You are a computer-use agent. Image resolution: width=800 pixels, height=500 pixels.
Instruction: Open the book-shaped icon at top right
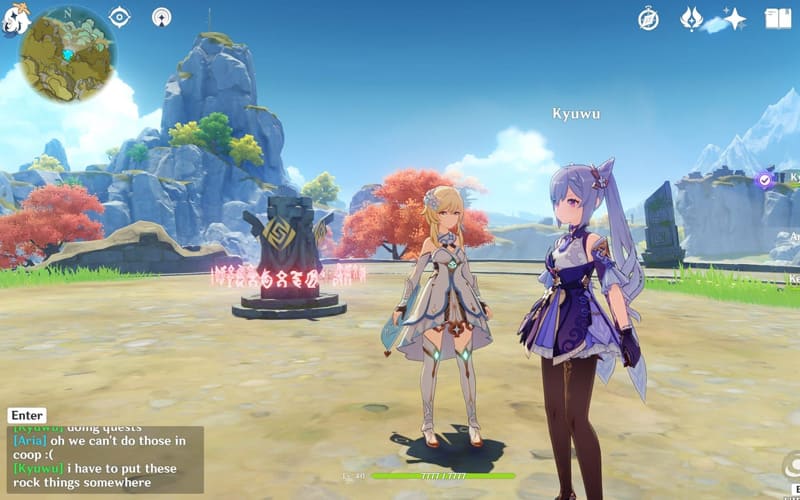(778, 18)
